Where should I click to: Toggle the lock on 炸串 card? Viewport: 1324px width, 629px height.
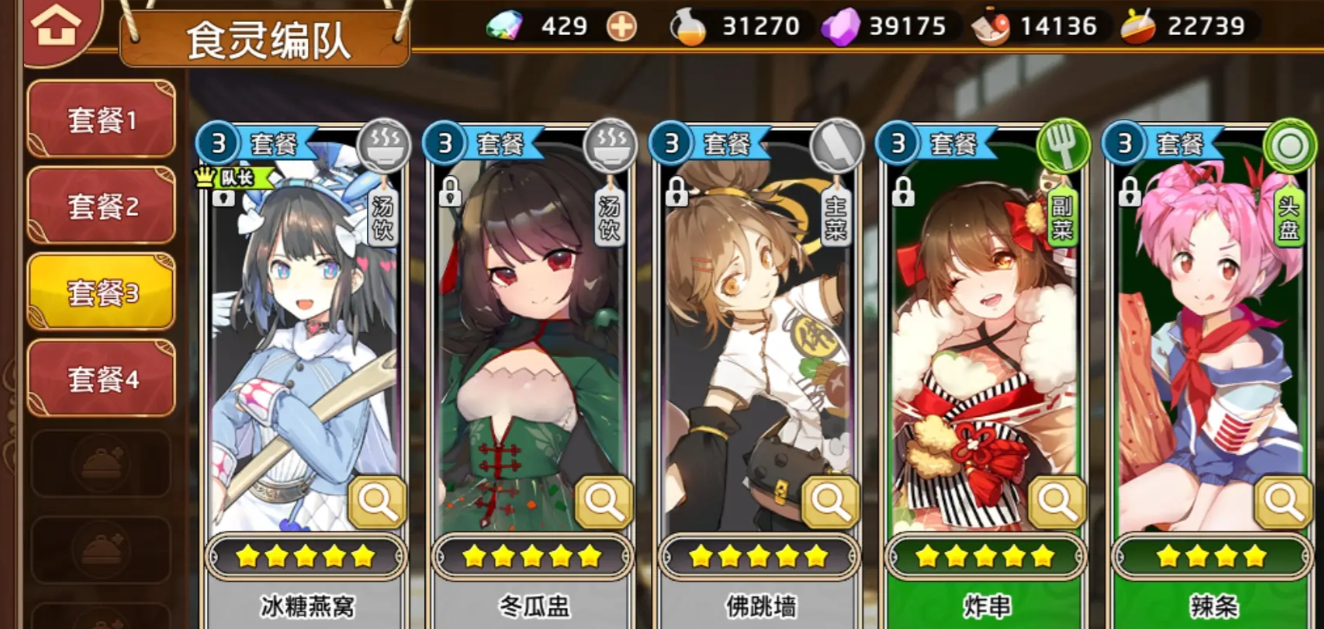(903, 190)
